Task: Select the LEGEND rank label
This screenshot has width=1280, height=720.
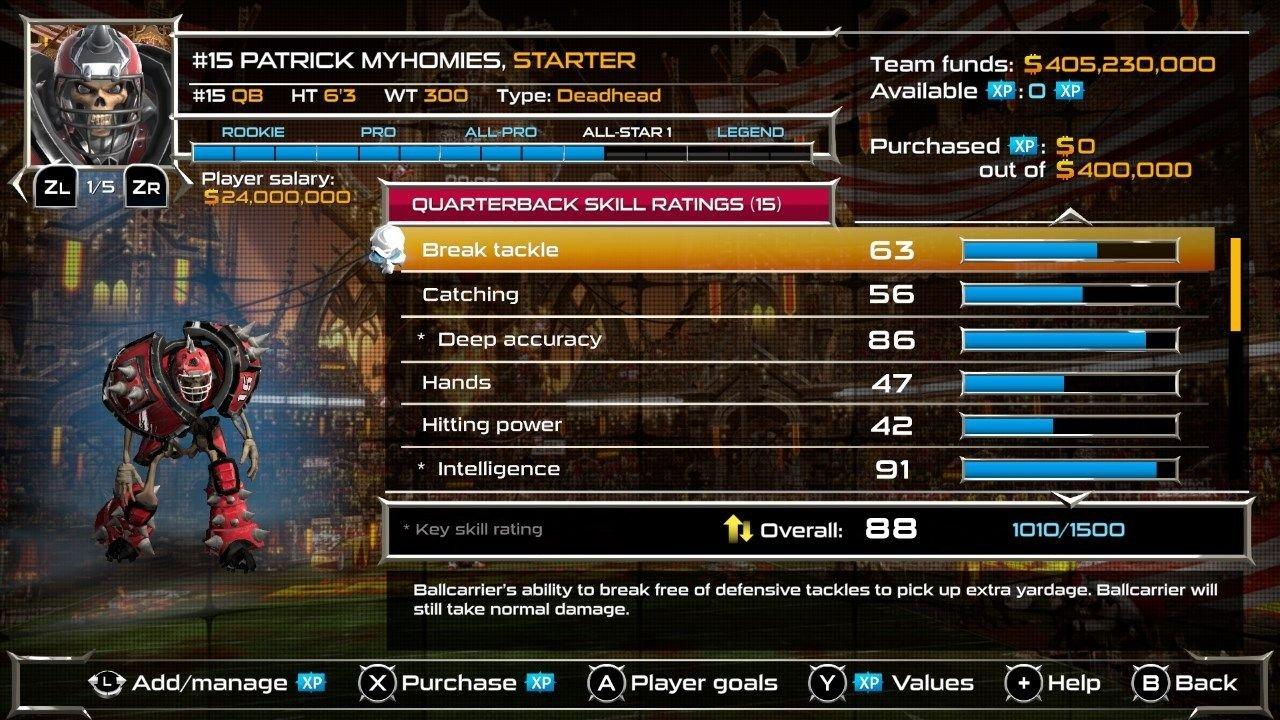Action: point(748,131)
